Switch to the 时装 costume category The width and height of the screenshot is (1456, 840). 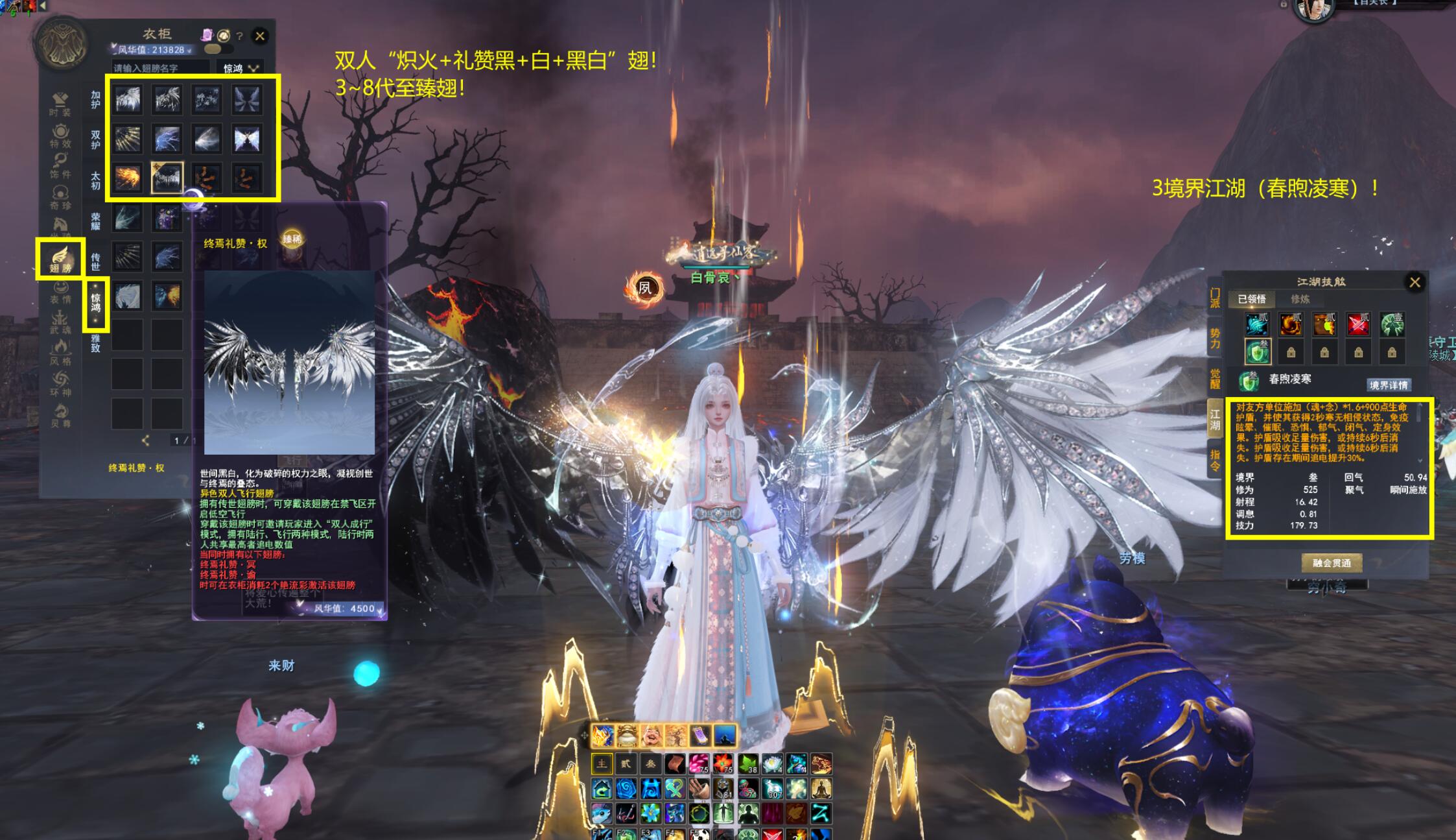pyautogui.click(x=60, y=103)
